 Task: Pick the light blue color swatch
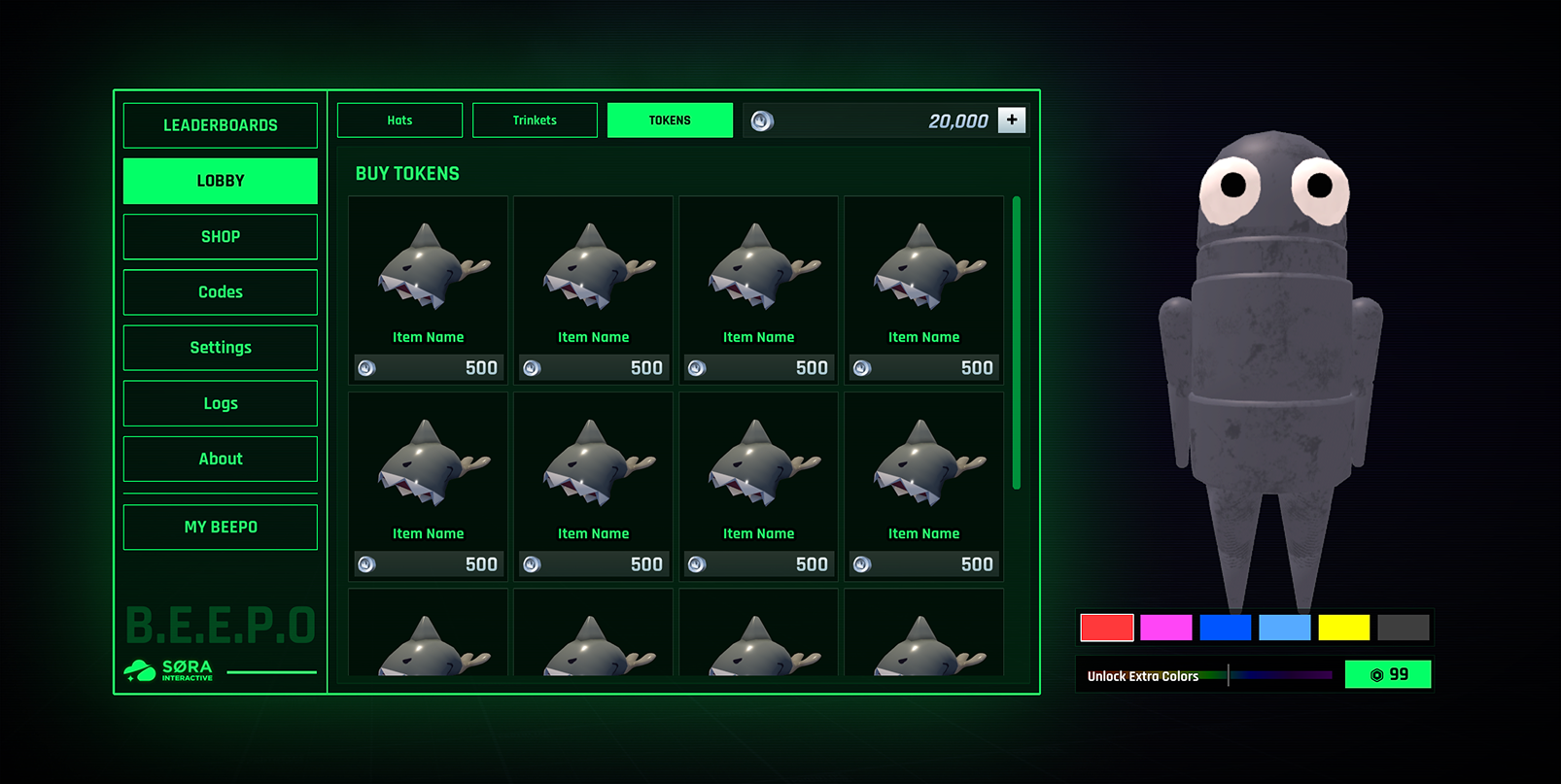[x=1285, y=628]
